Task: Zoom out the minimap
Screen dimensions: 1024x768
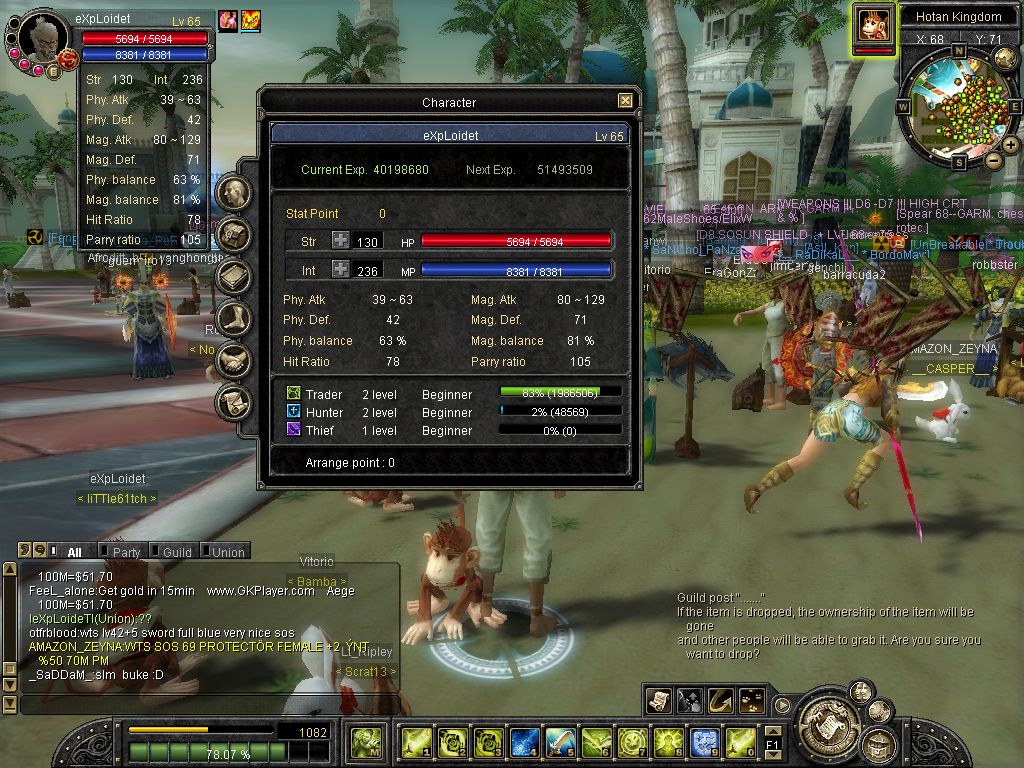Action: (994, 160)
